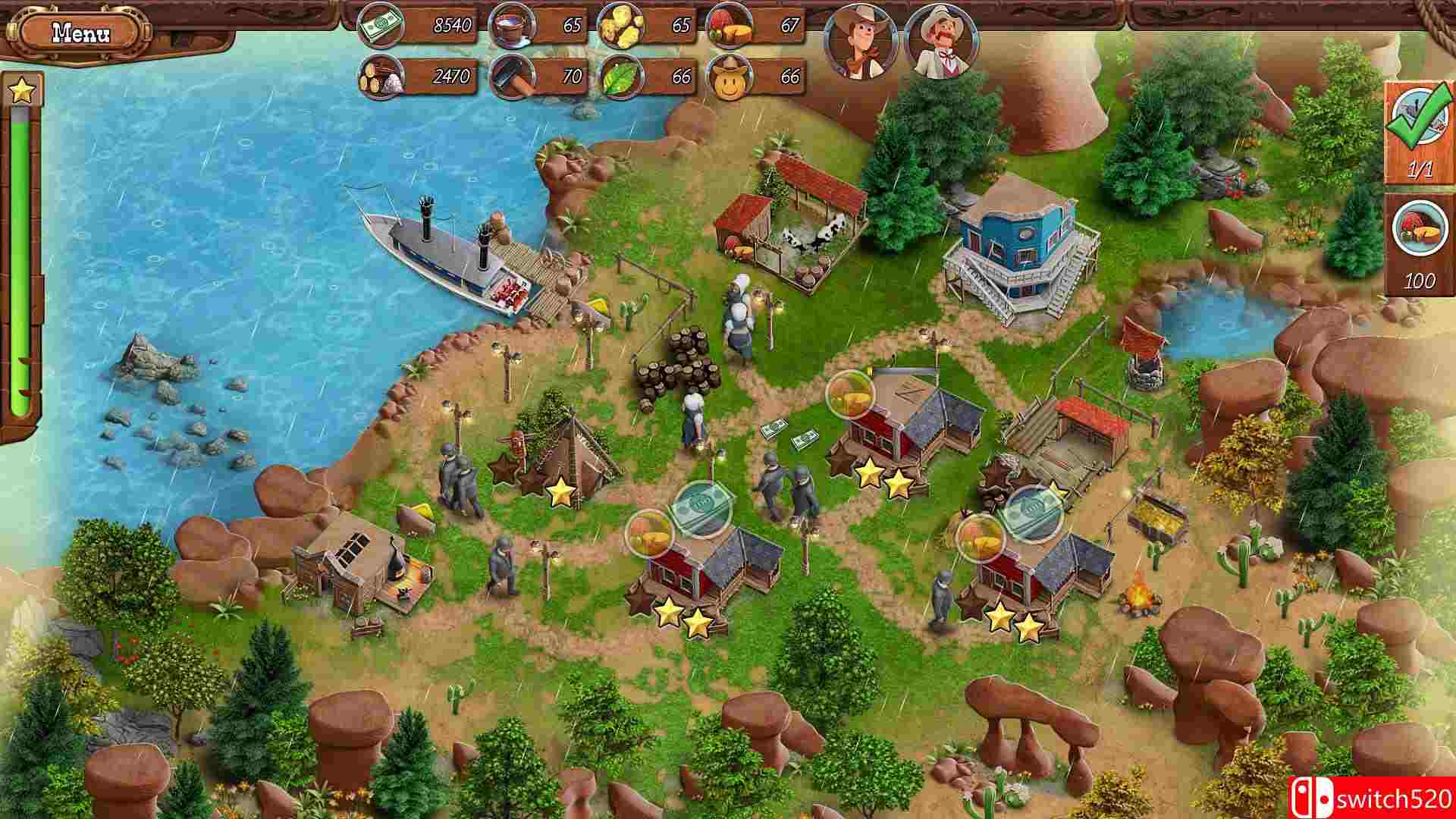Click the wood and stone resource icon
The image size is (1456, 819).
381,75
